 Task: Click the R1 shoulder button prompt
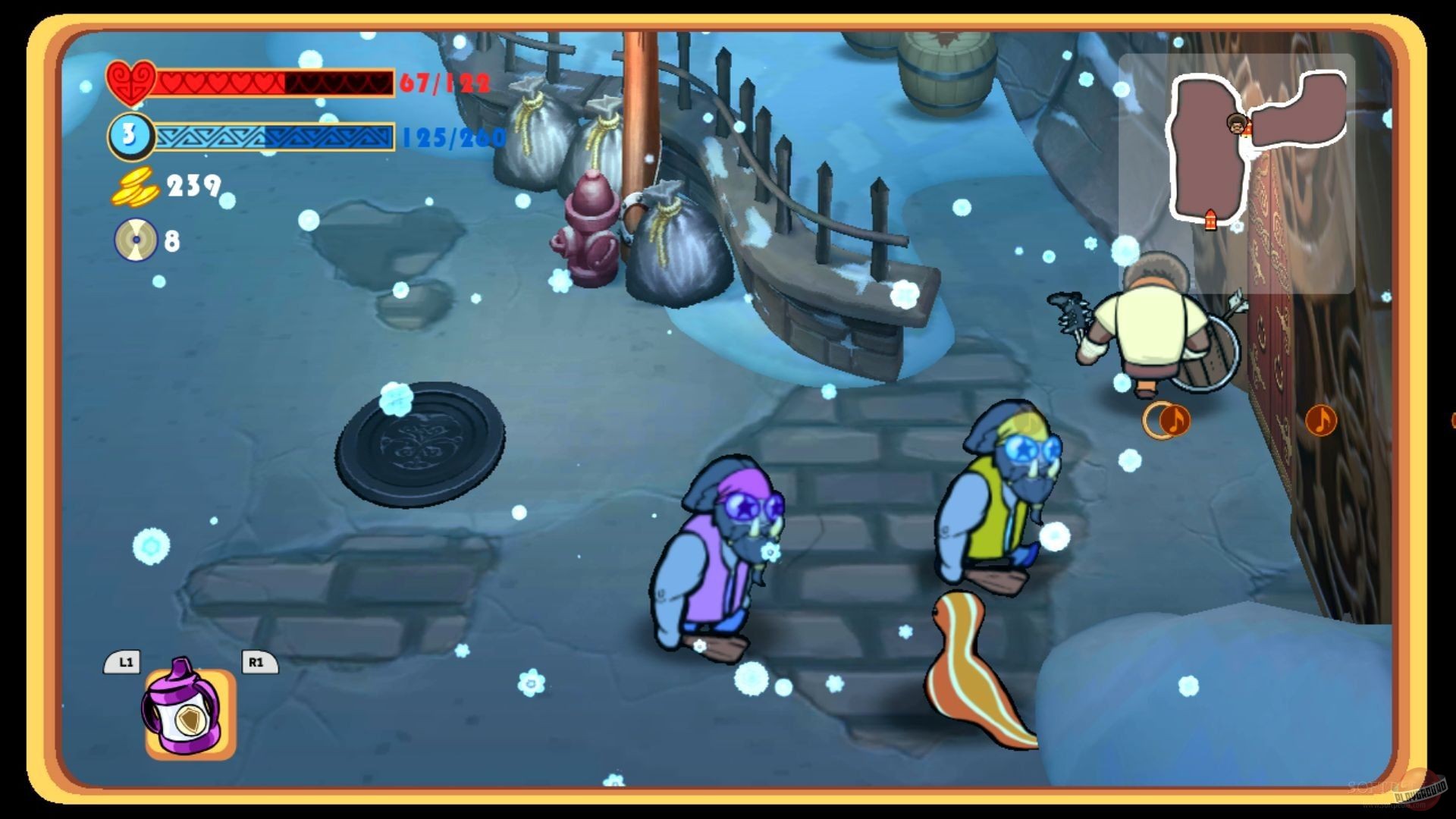[258, 662]
